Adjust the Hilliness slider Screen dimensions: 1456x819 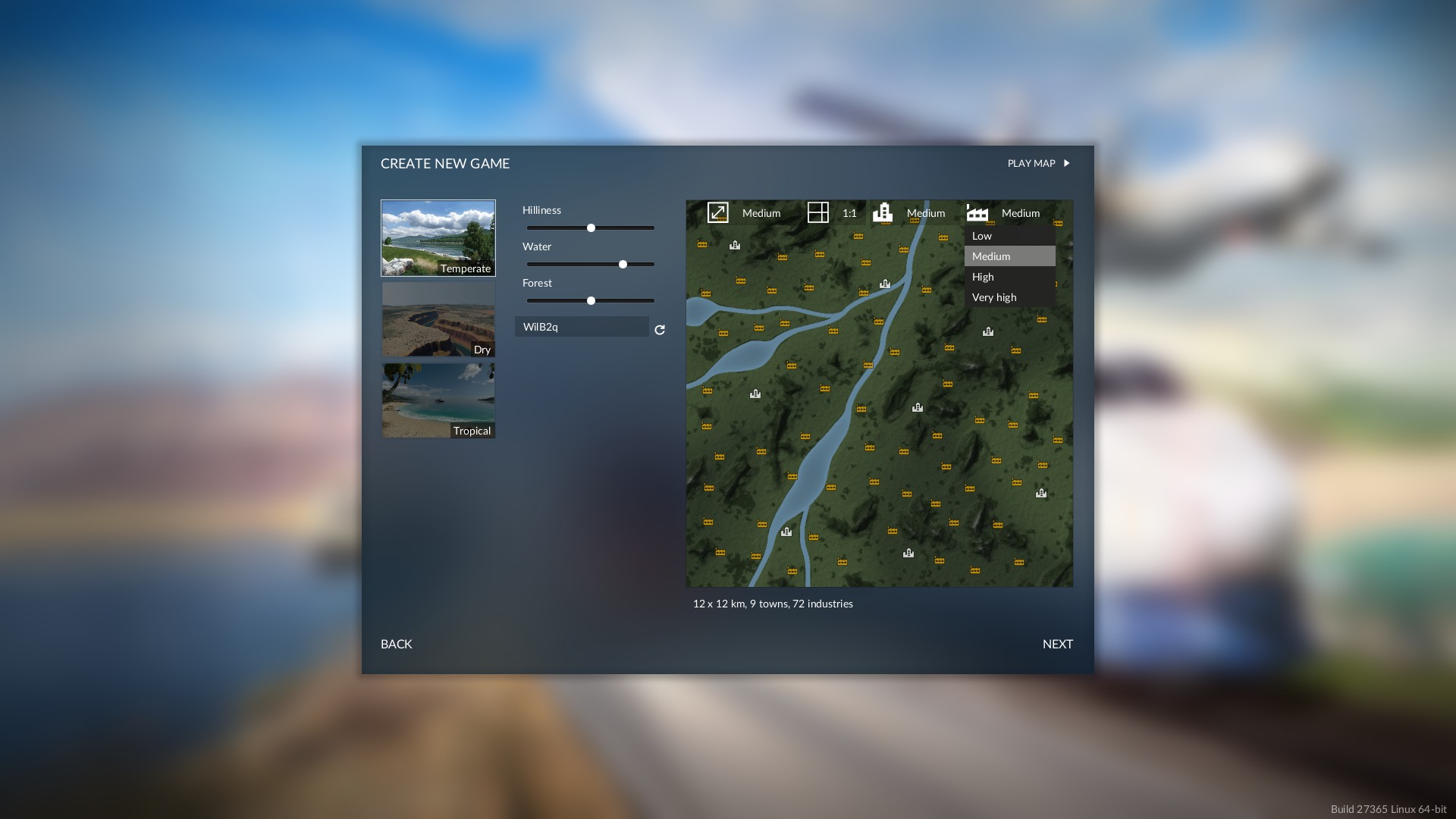[x=591, y=227]
